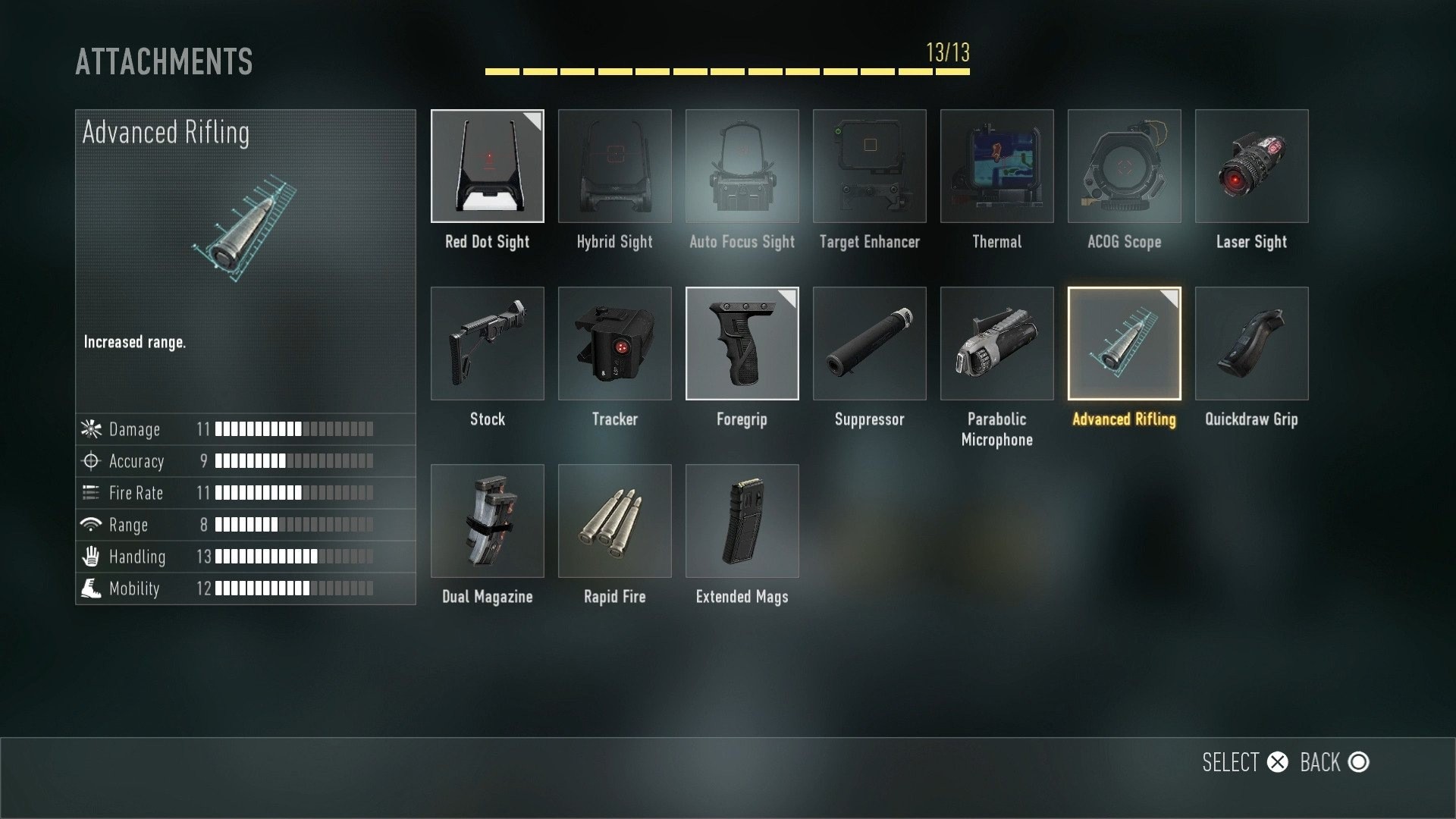Toggle the highlighted Advanced Rifling attachment
This screenshot has height=819, width=1456.
coord(1124,344)
